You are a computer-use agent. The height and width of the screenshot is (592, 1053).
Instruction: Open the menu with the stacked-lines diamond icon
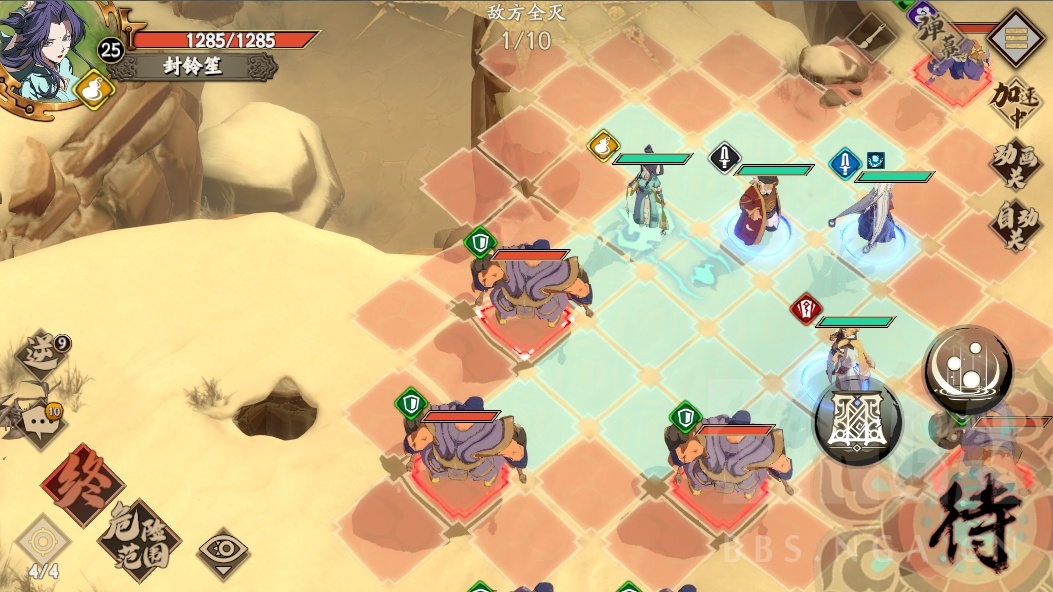pos(1016,38)
